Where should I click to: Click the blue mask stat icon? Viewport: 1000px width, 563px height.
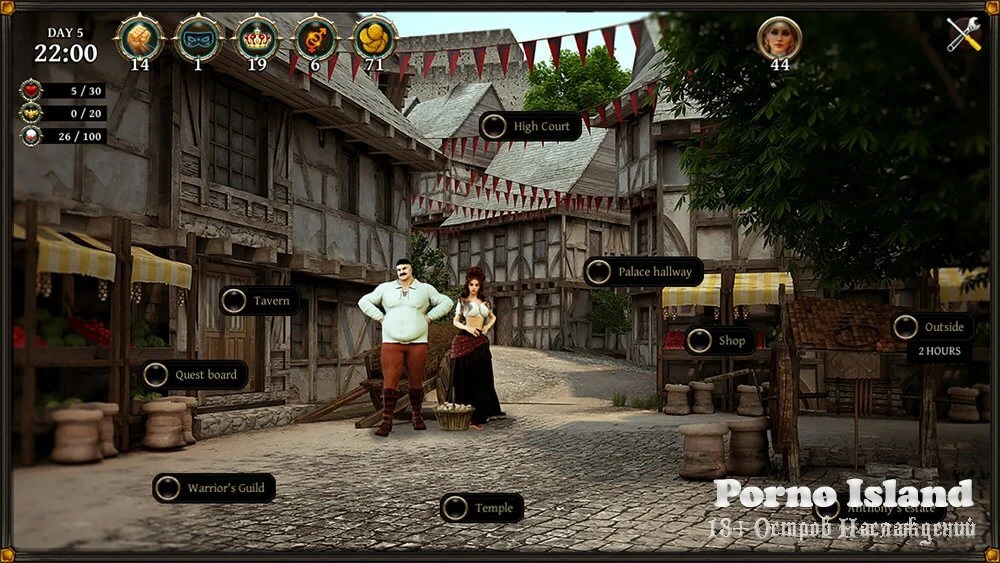coord(198,38)
